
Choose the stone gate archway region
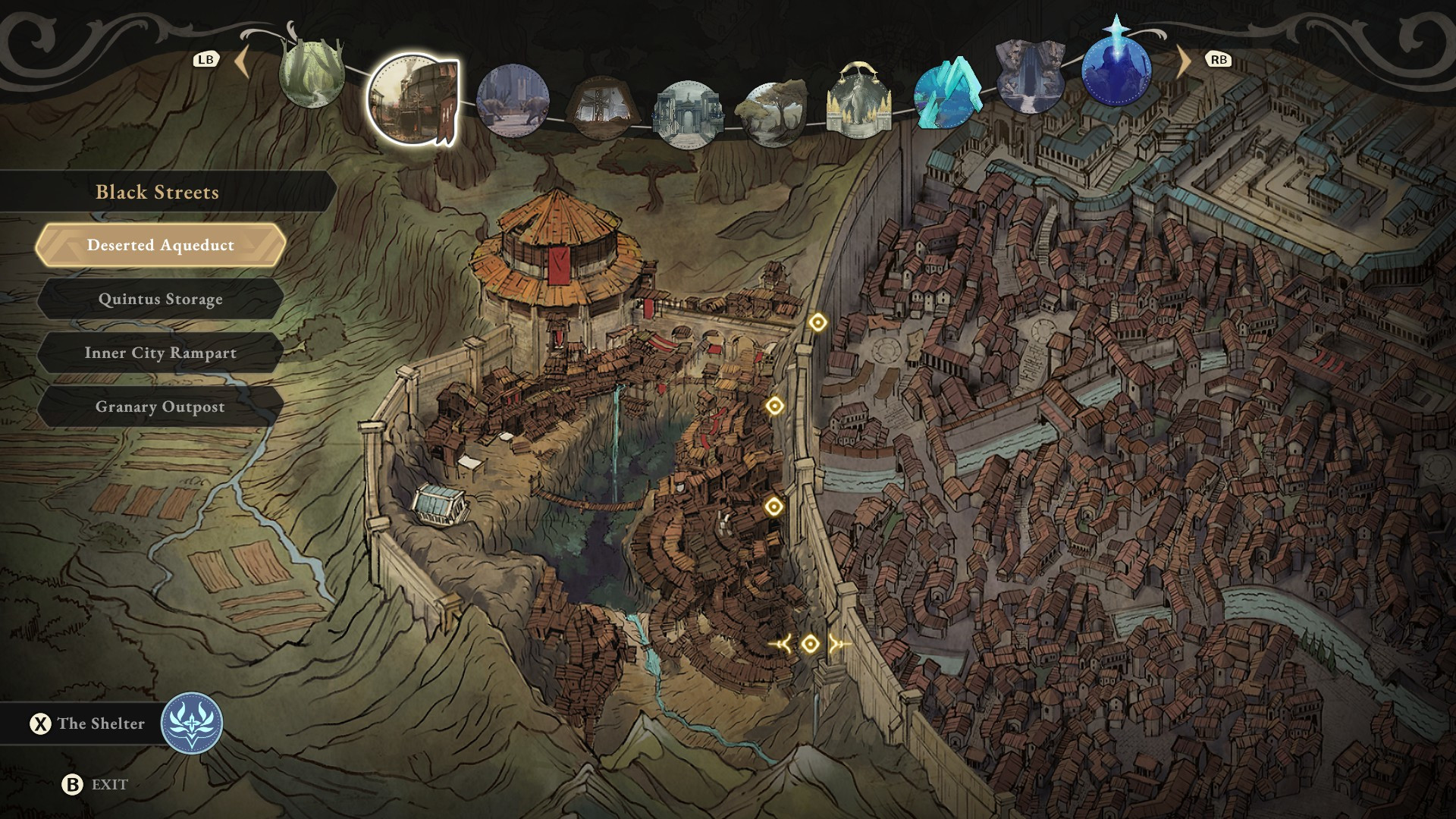[688, 115]
